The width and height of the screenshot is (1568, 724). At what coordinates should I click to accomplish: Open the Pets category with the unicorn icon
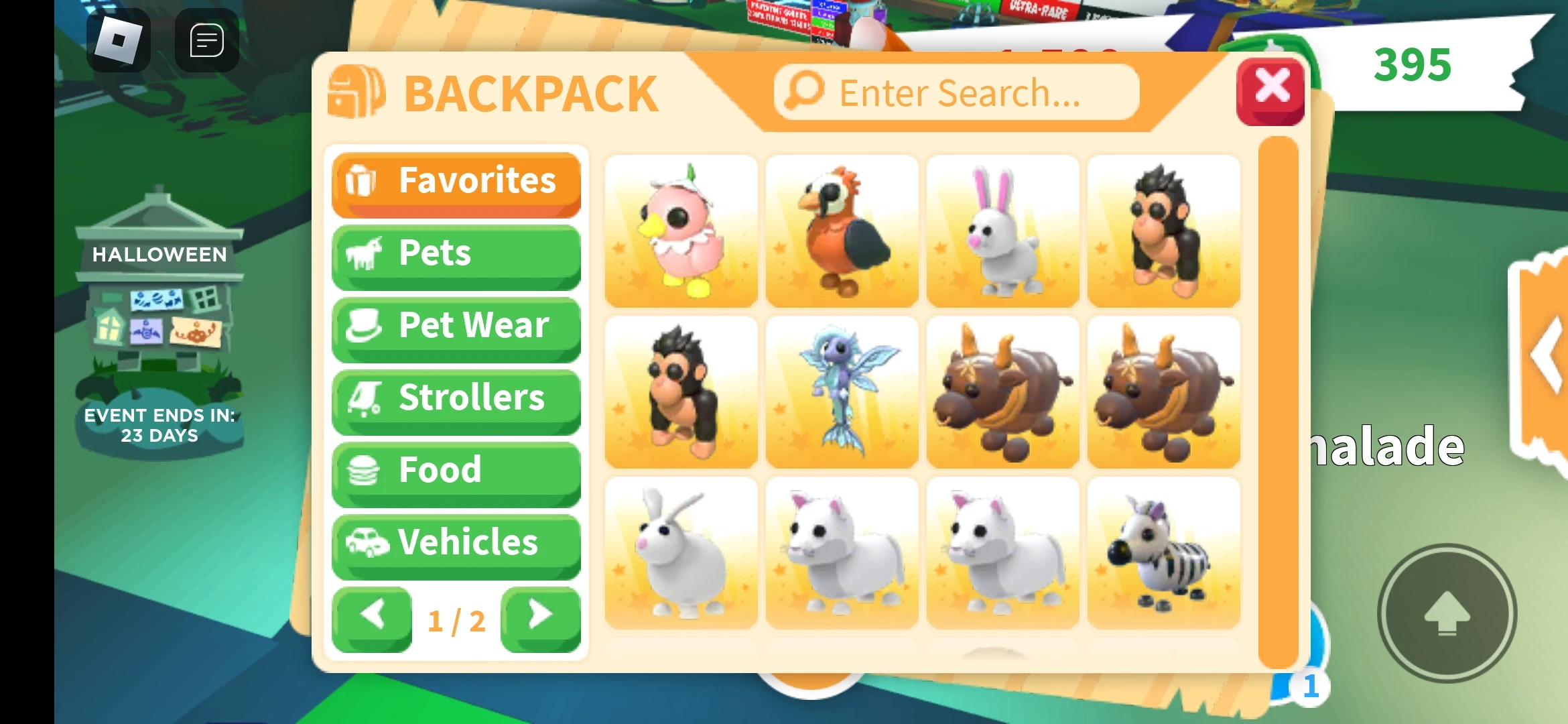[x=363, y=253]
